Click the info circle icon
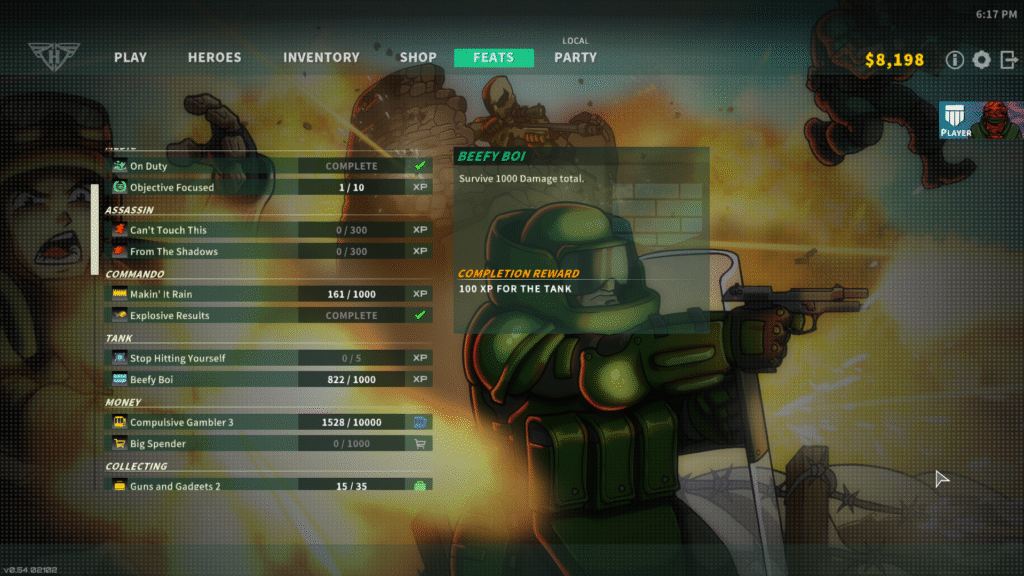The width and height of the screenshot is (1024, 576). 955,60
